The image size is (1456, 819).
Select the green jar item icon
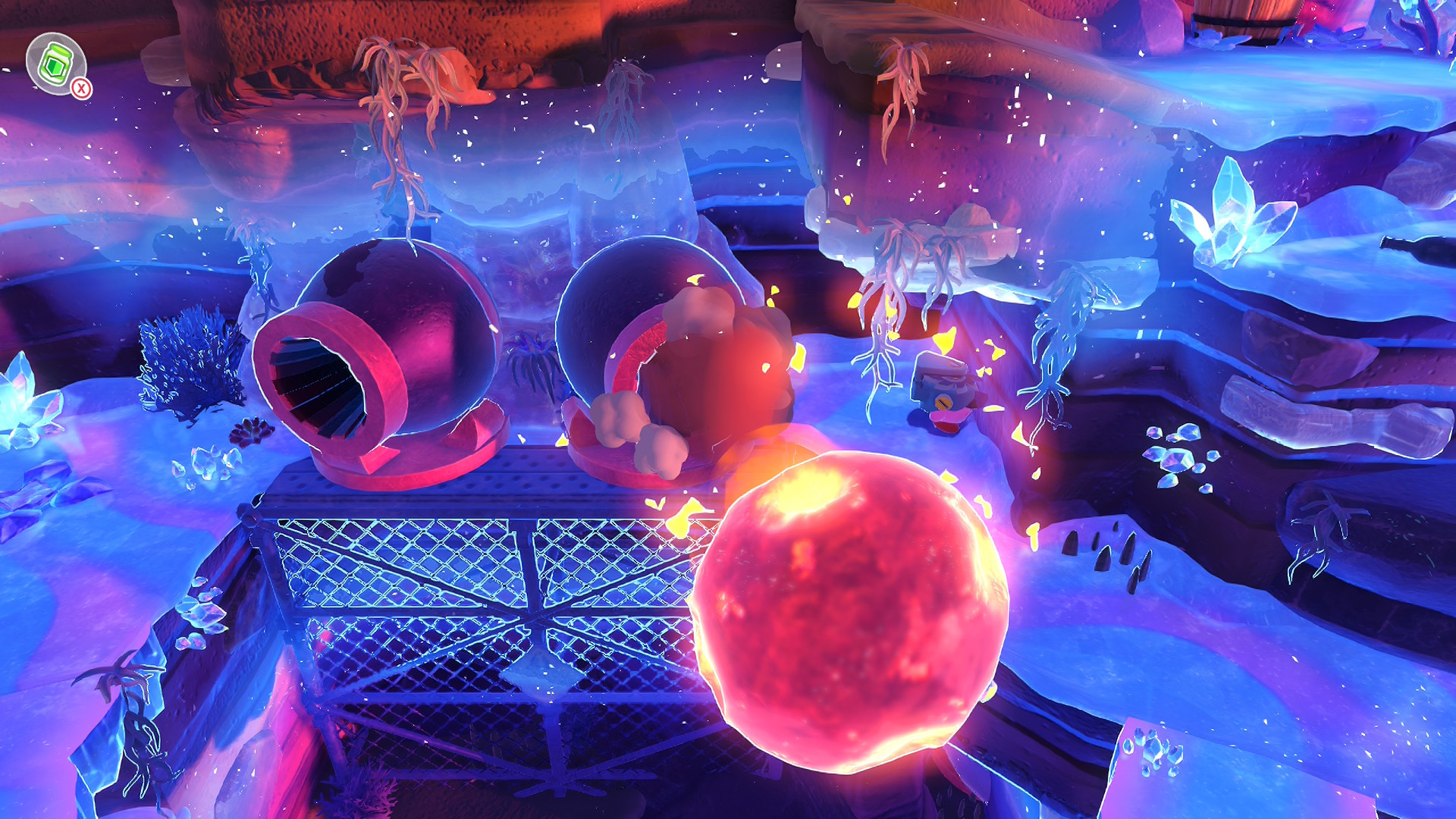pyautogui.click(x=55, y=64)
